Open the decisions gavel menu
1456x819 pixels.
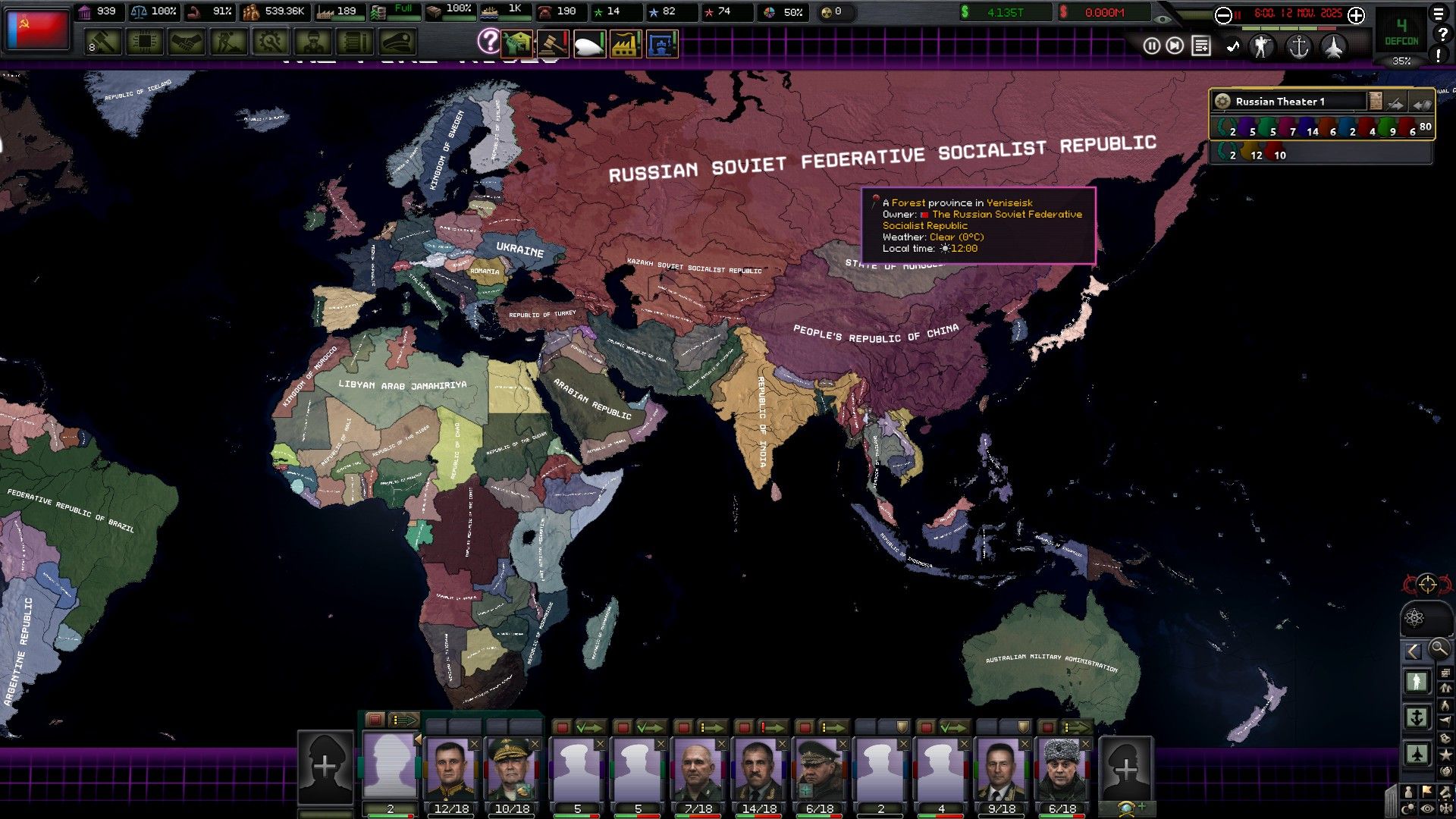(103, 42)
